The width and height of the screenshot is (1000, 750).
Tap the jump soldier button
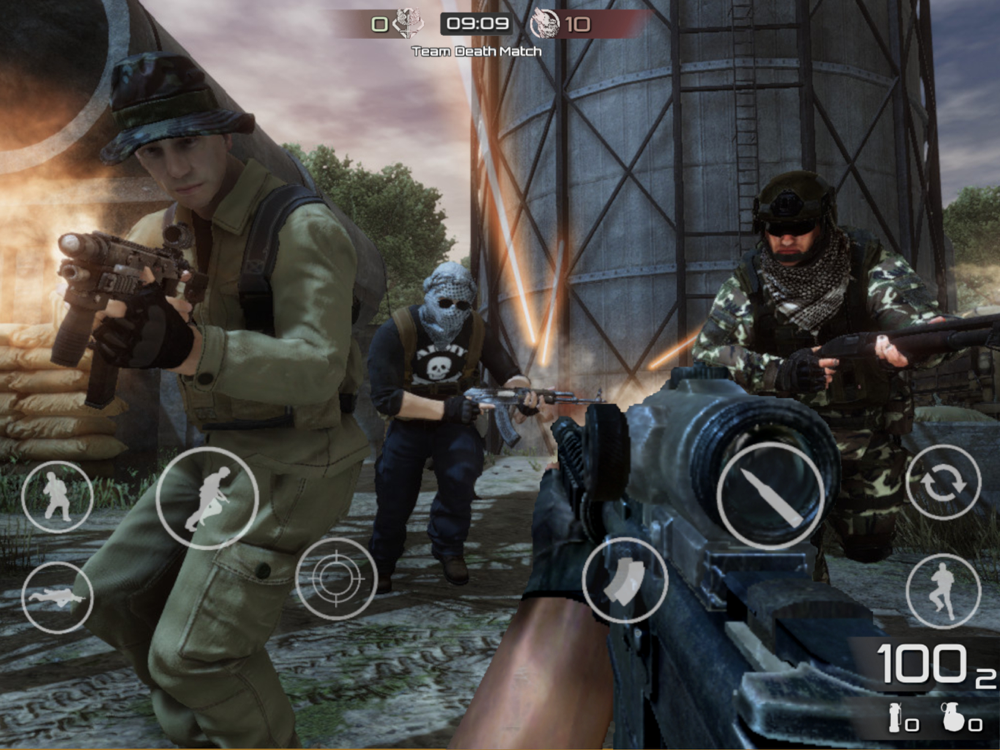coord(943,591)
